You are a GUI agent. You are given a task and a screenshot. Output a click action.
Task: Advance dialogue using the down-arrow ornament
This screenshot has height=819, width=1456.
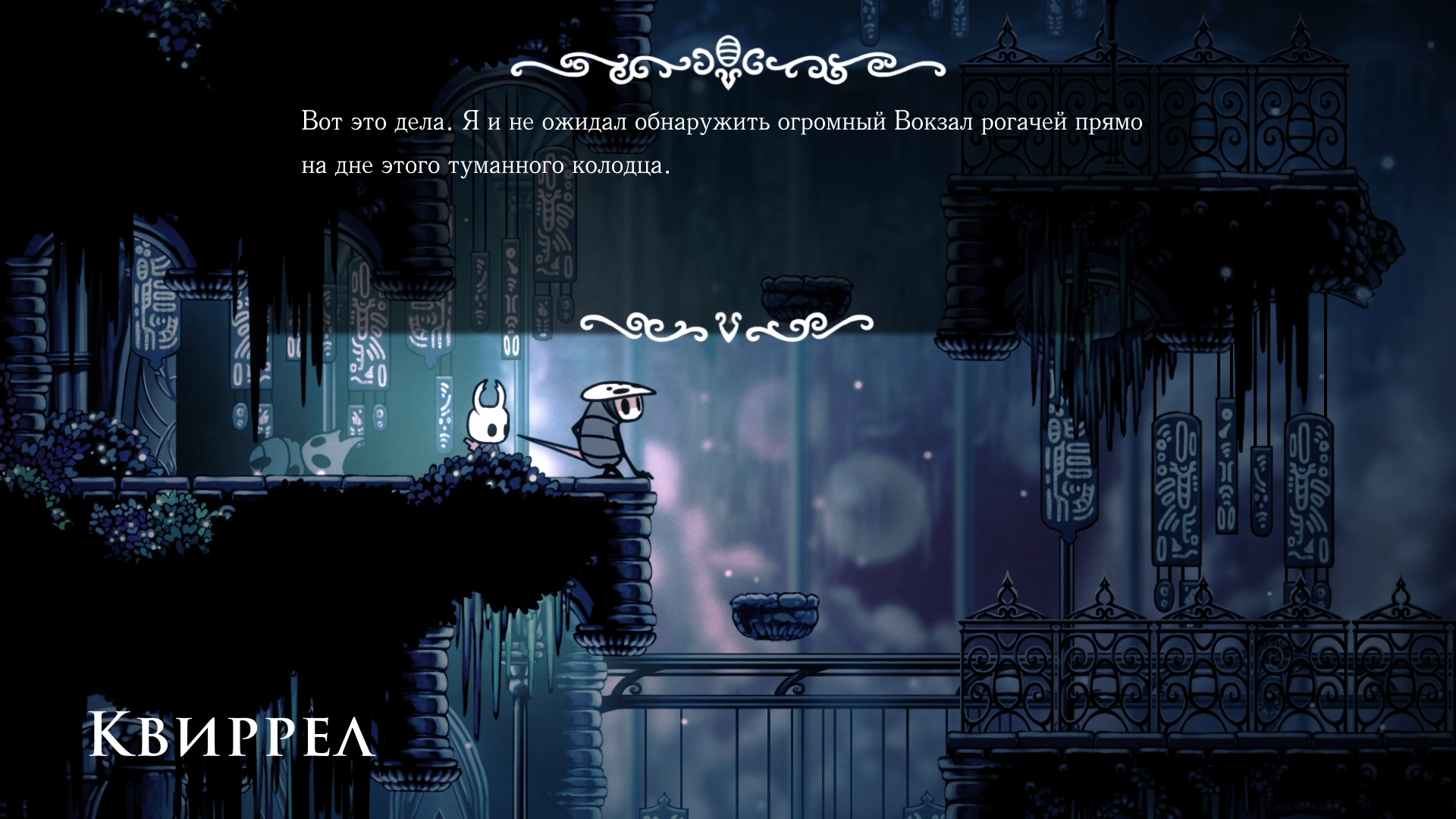click(x=727, y=327)
